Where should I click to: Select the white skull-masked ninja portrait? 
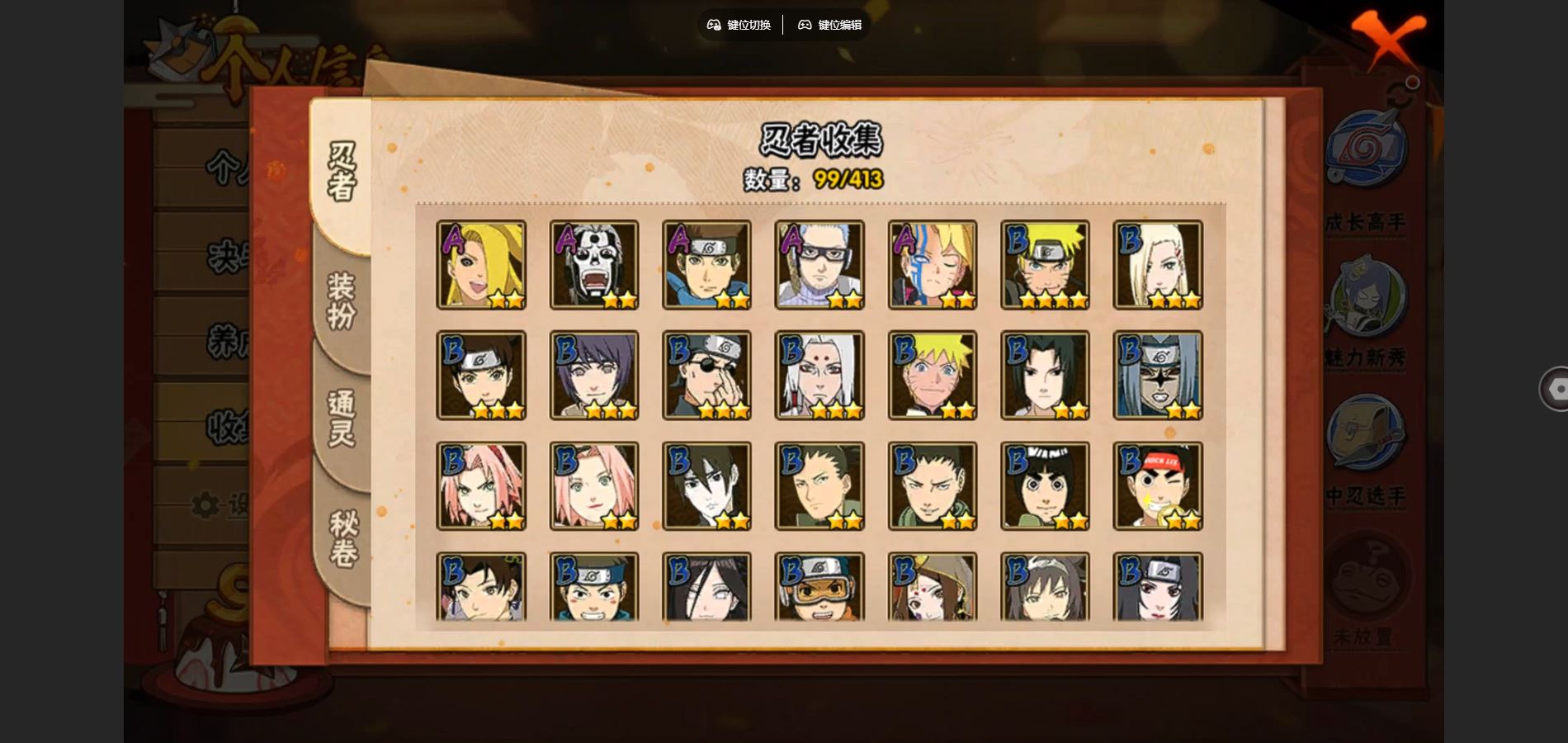coord(594,265)
